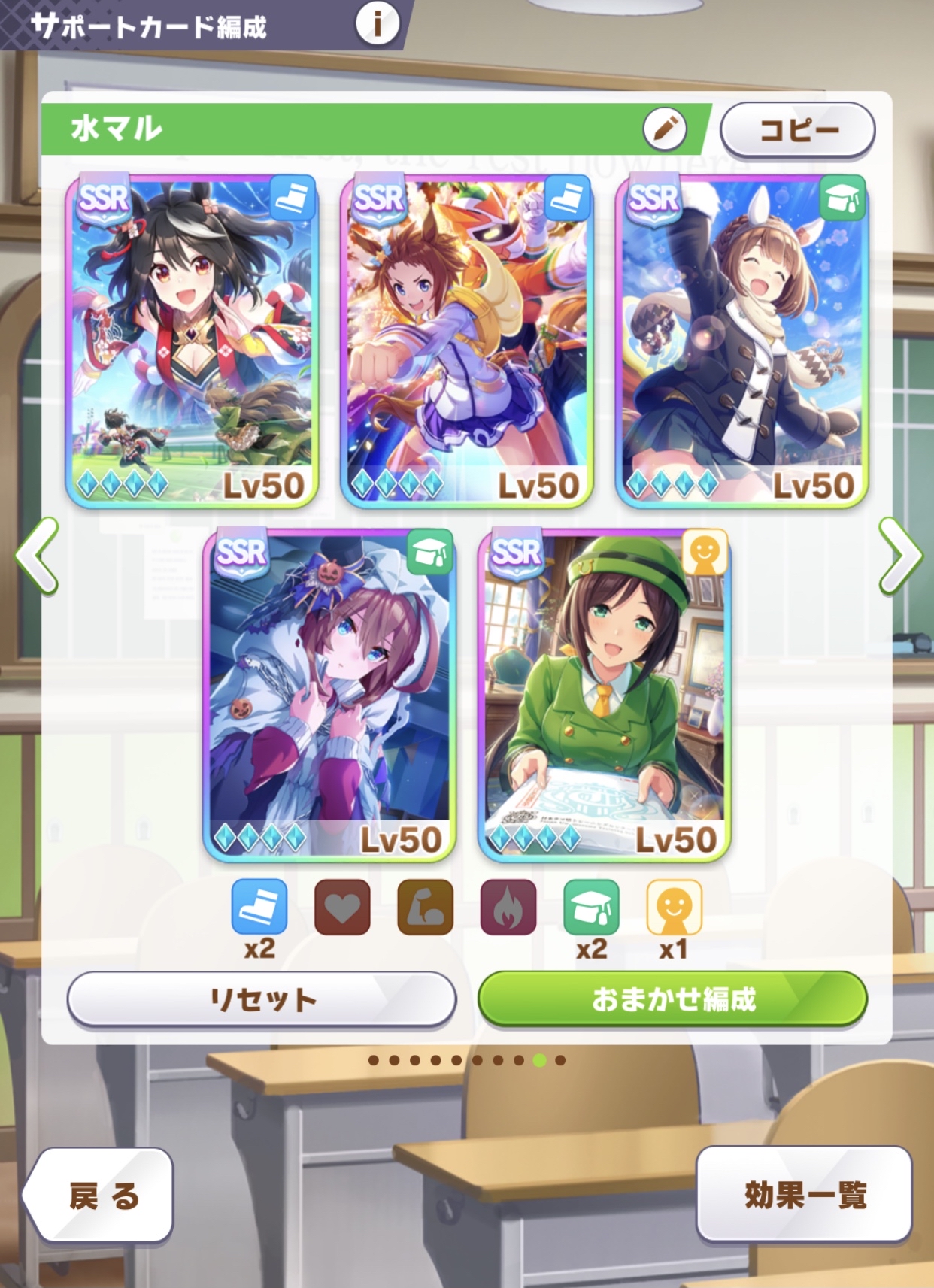Select the Halloween pumpkin support card
This screenshot has height=1288, width=934.
coord(329,694)
